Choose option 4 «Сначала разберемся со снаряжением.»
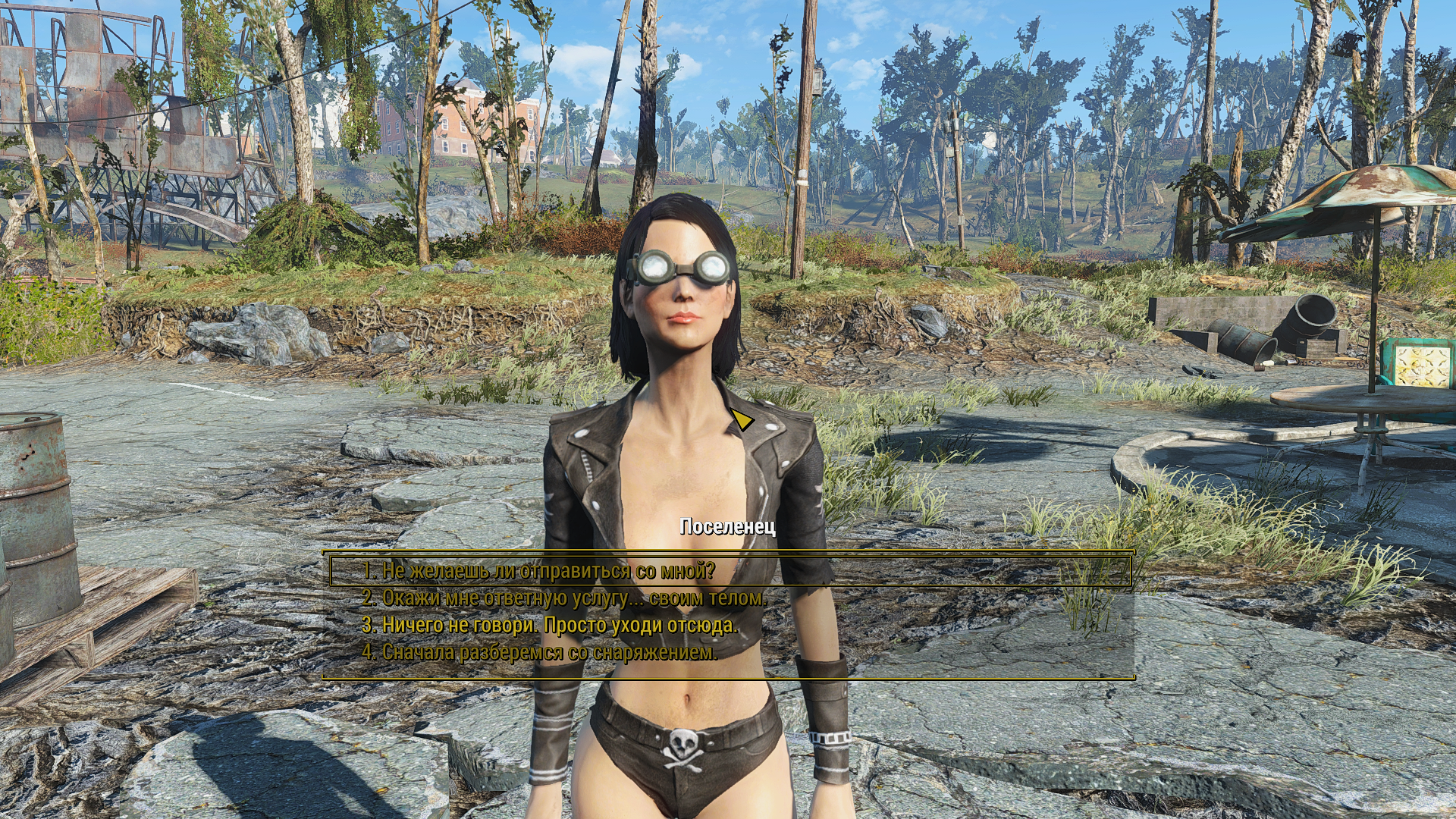This screenshot has height=819, width=1456. (539, 652)
